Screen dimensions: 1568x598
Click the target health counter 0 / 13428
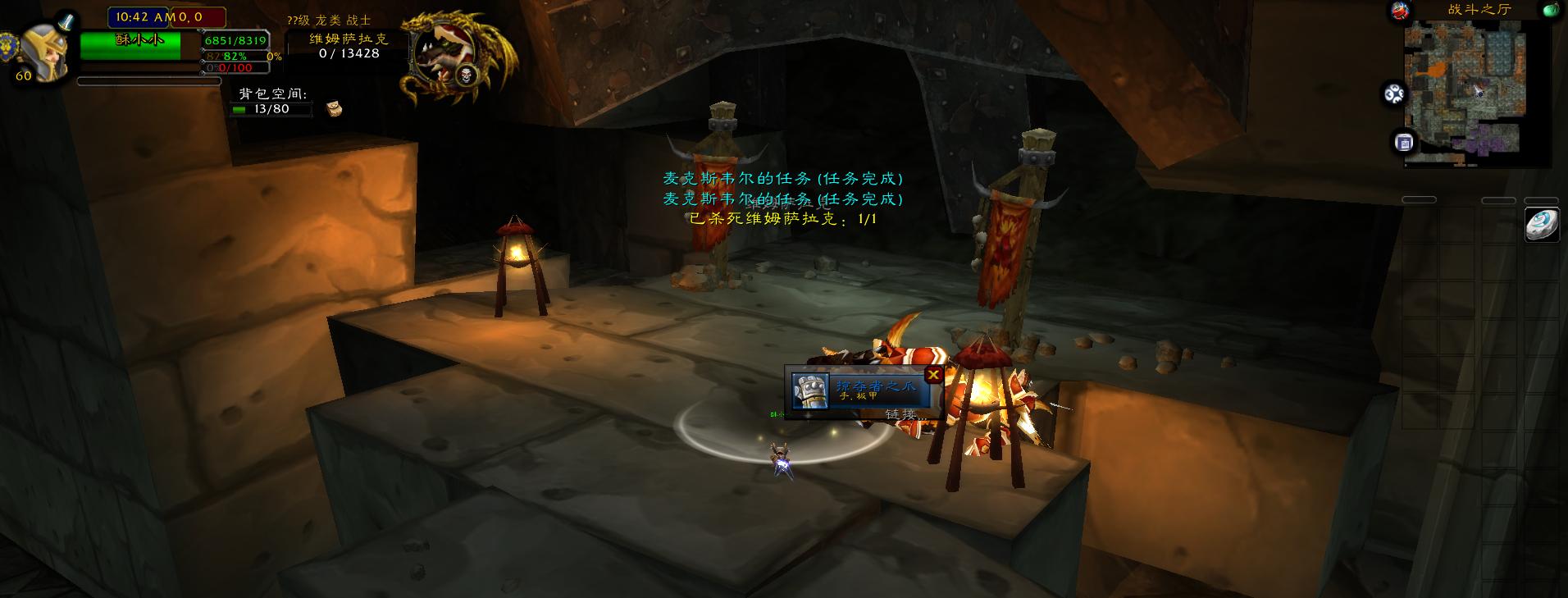coord(349,53)
